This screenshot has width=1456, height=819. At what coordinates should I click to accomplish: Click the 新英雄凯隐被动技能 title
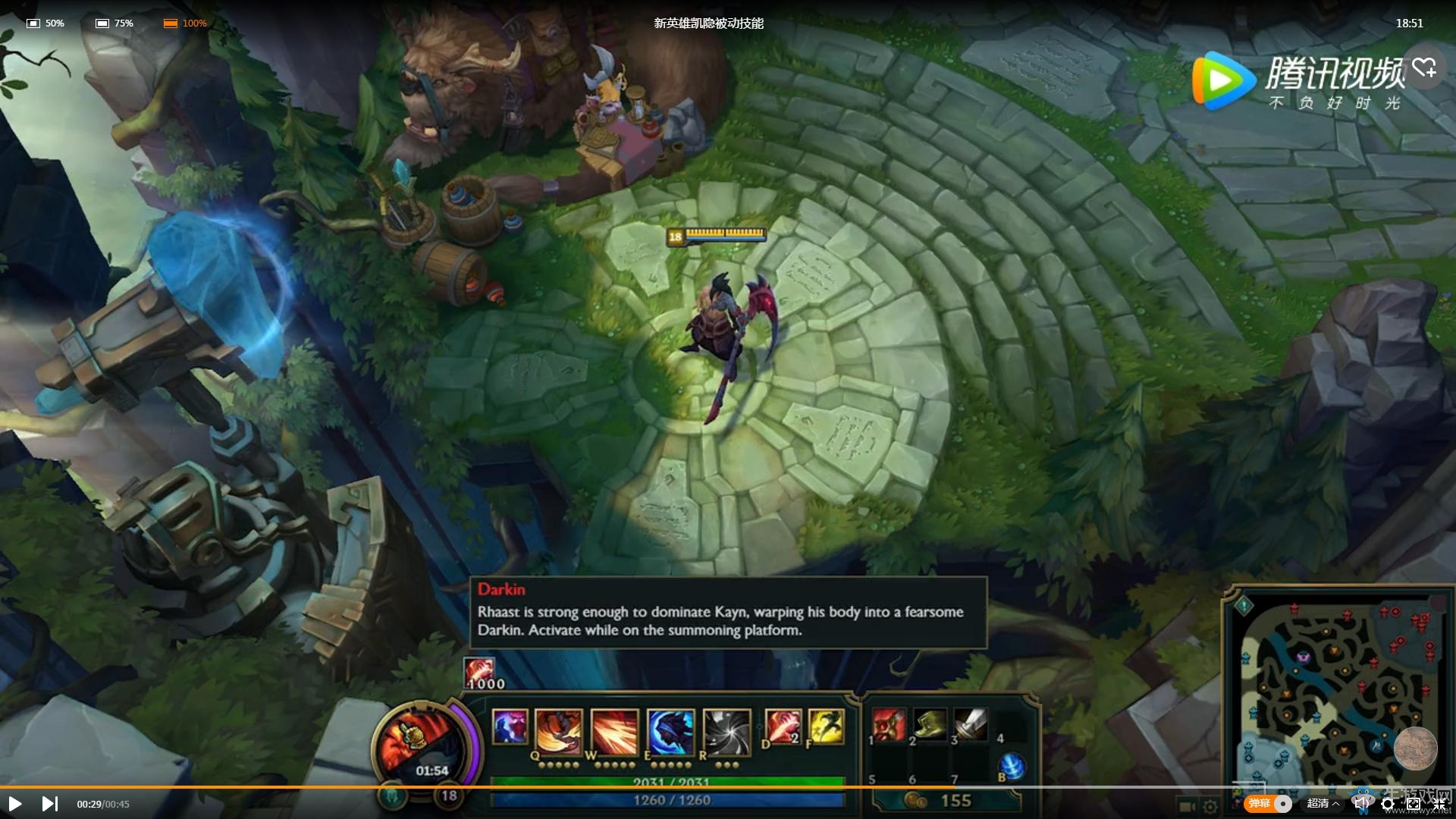(709, 23)
